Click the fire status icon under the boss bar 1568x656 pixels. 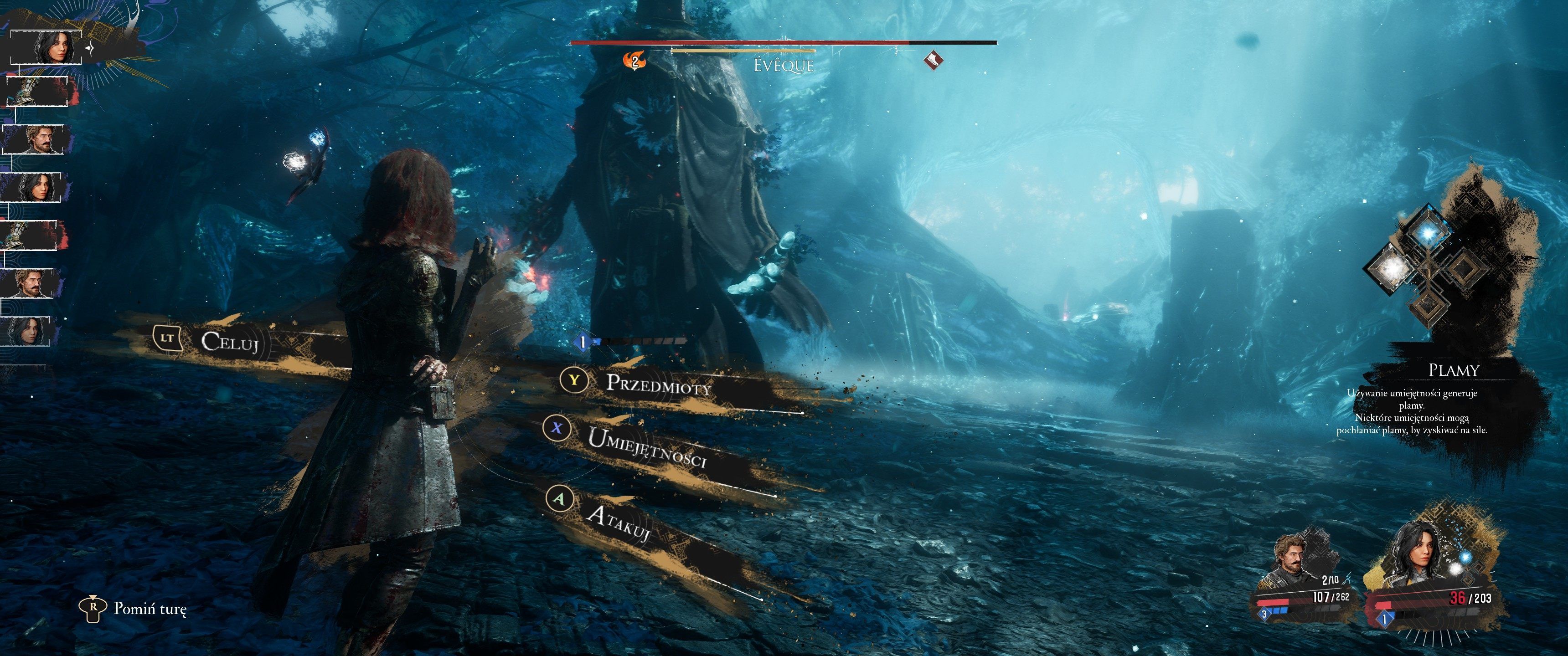point(634,61)
